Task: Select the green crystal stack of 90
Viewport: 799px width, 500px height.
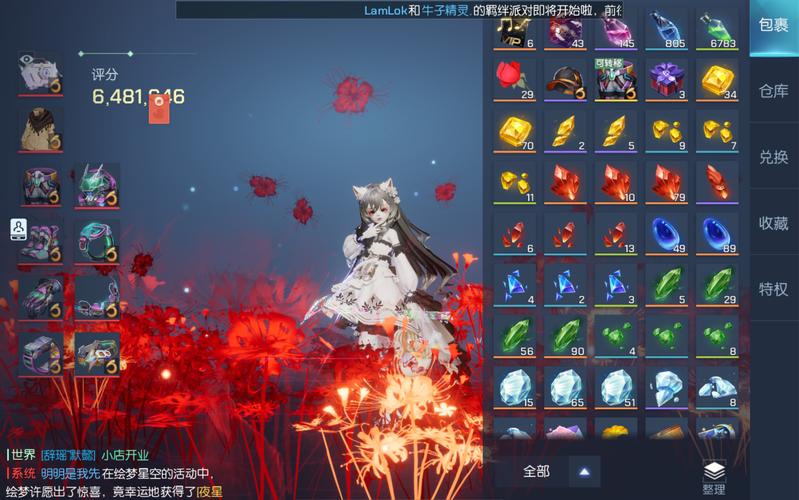Action: pos(565,337)
